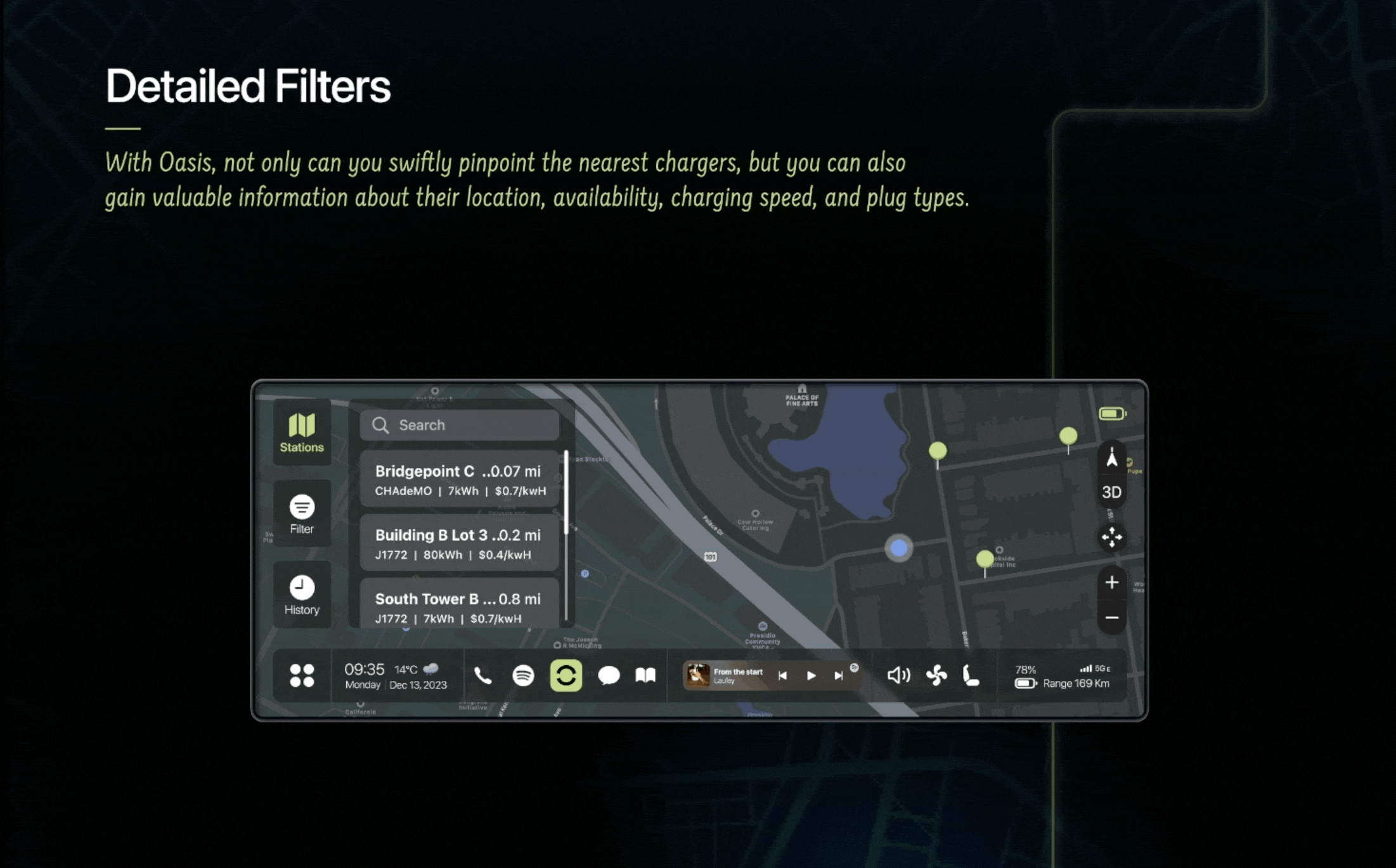Select the Bridgepoint C station entry

(x=460, y=480)
